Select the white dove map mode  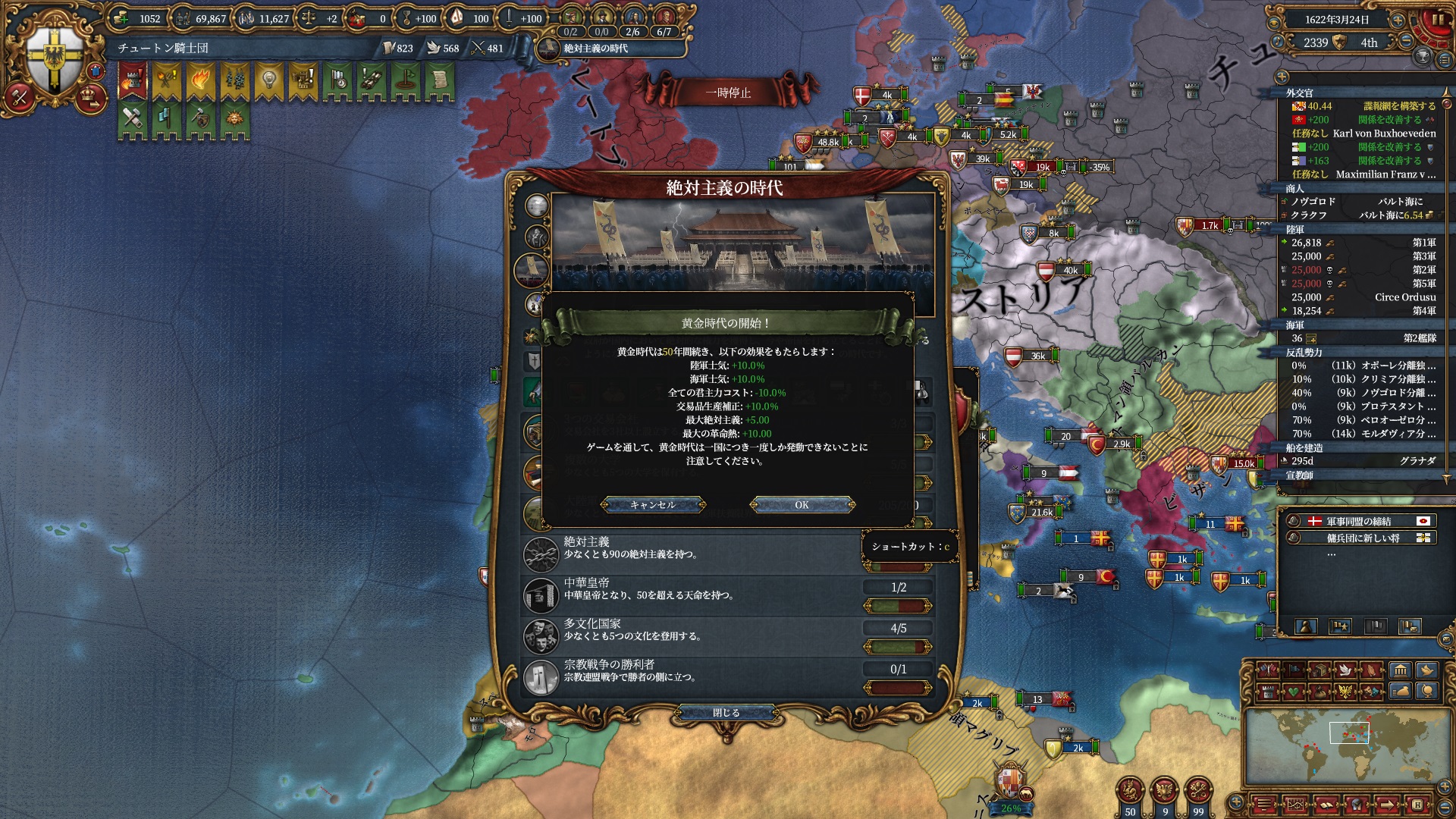(x=1345, y=670)
